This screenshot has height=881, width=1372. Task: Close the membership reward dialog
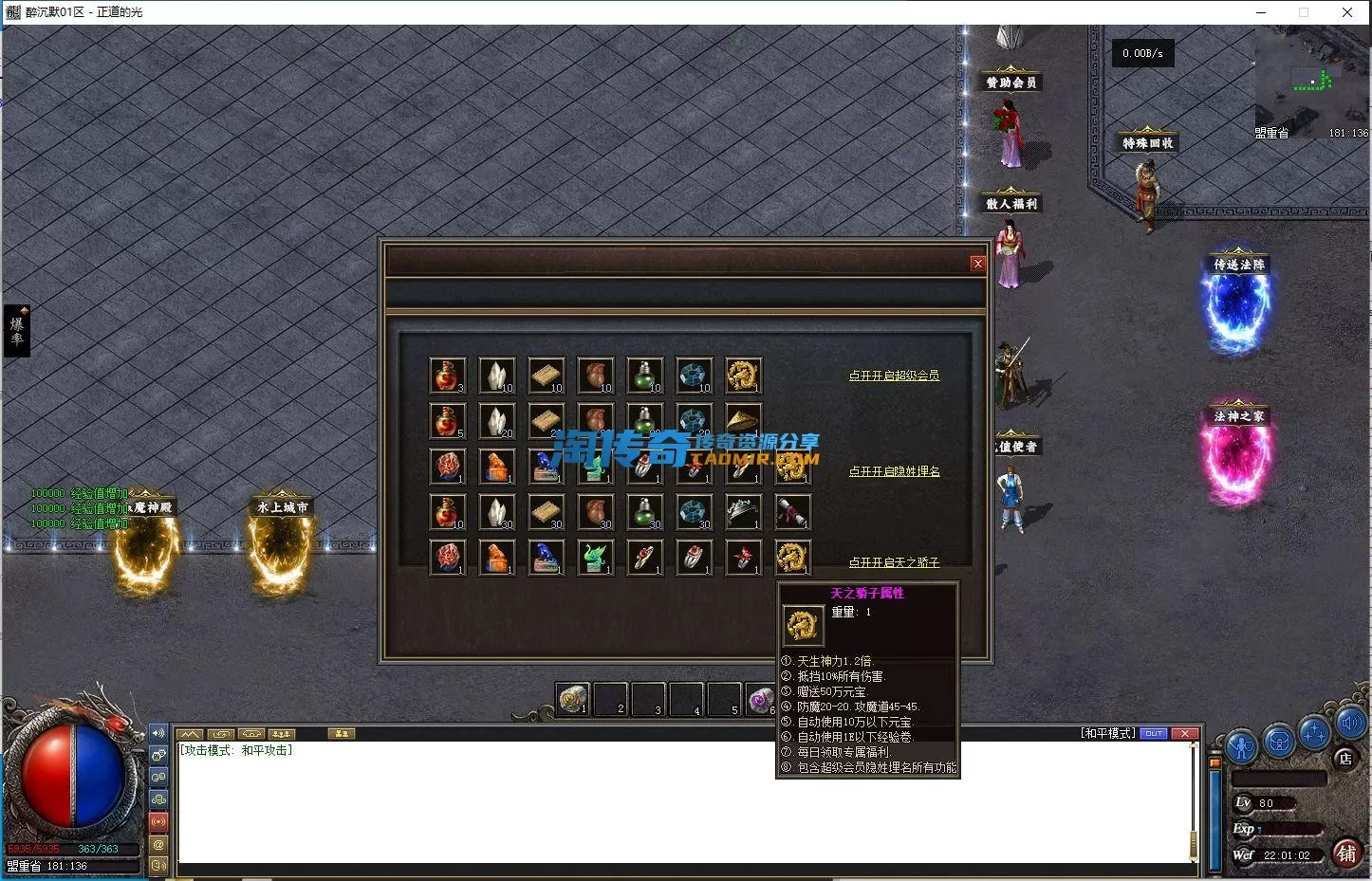pyautogui.click(x=977, y=264)
